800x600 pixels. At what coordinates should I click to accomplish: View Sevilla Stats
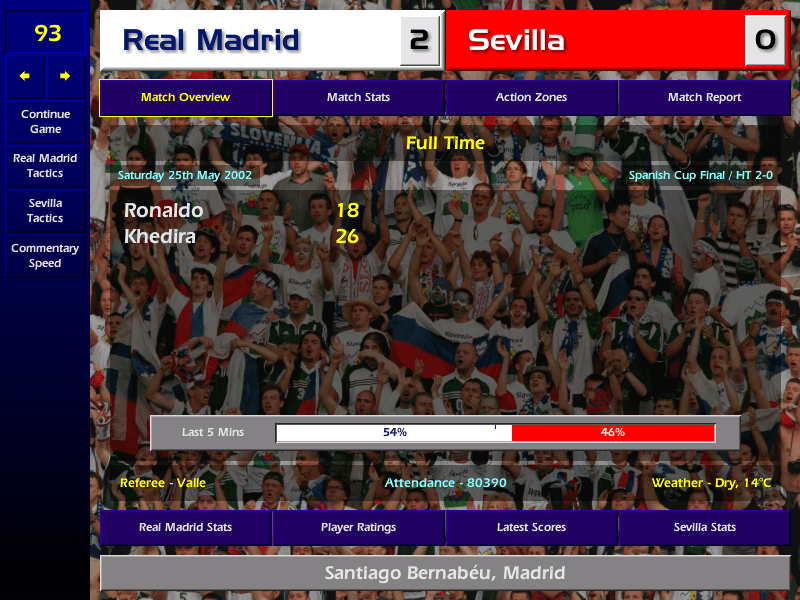tap(704, 527)
